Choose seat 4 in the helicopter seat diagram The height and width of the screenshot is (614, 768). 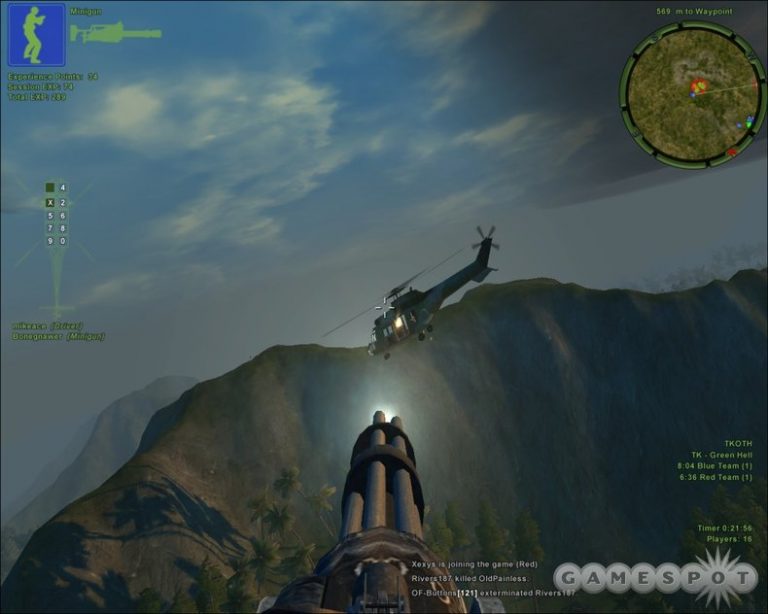click(x=62, y=187)
